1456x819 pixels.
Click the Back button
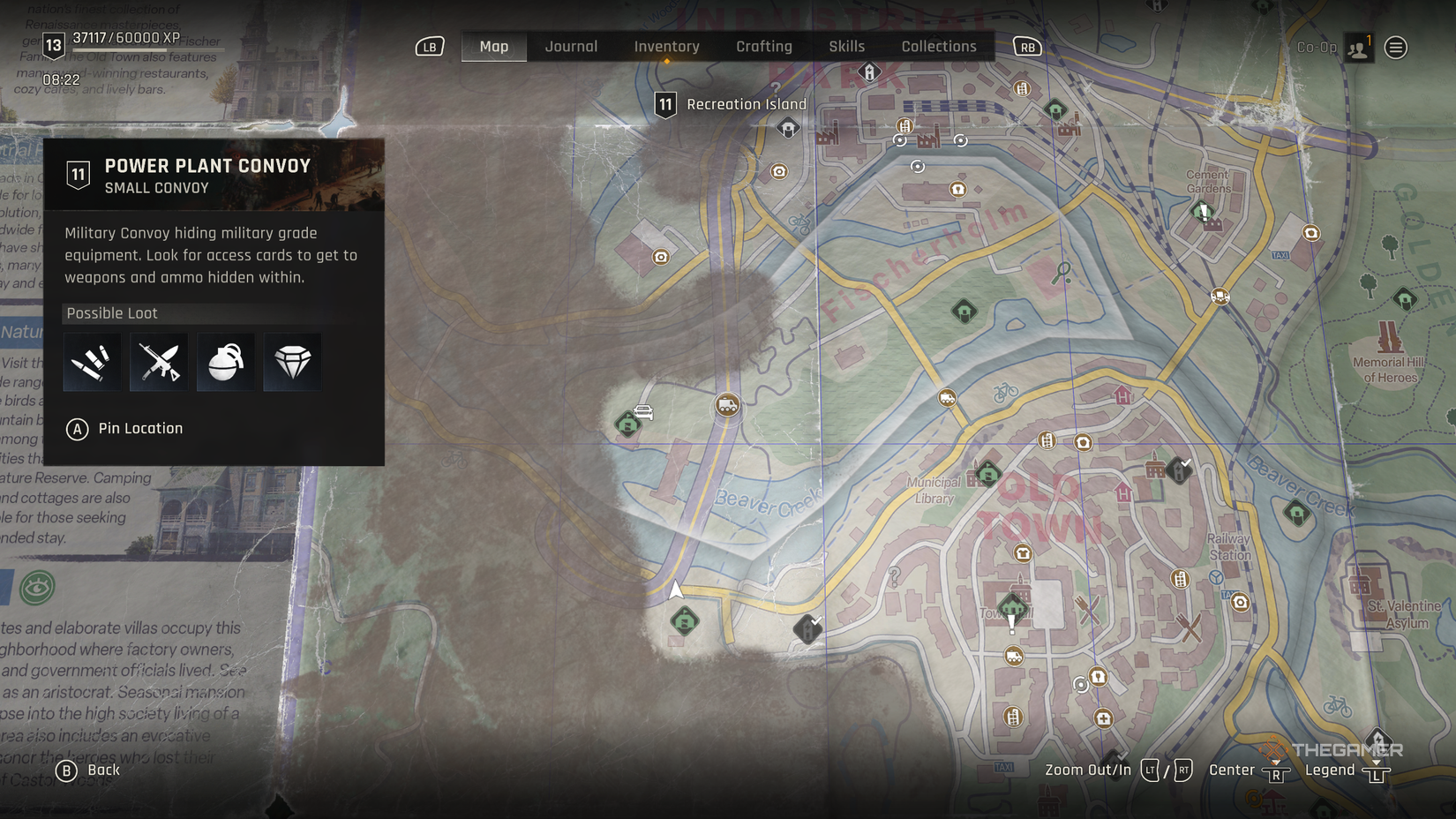pyautogui.click(x=88, y=770)
